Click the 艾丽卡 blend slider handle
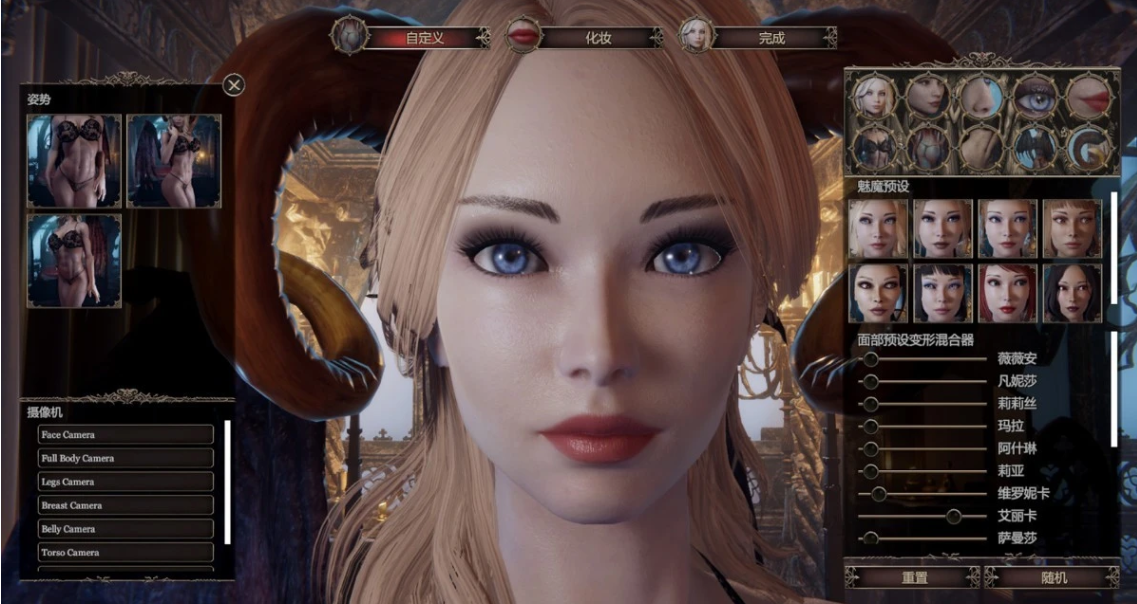 coord(954,516)
